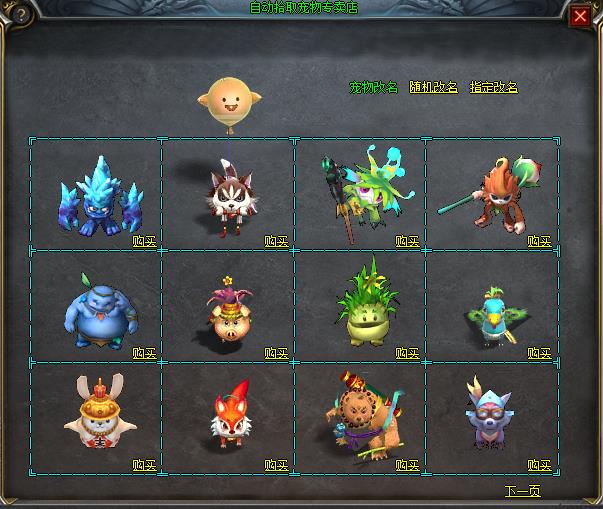Buy the grassy green pot pet
Viewport: 603px width, 509px height.
407,353
